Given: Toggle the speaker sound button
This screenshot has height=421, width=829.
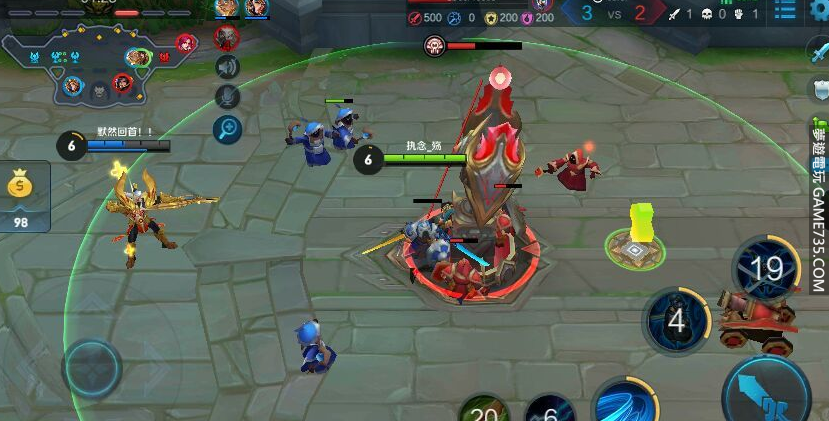Looking at the screenshot, I should [x=228, y=67].
